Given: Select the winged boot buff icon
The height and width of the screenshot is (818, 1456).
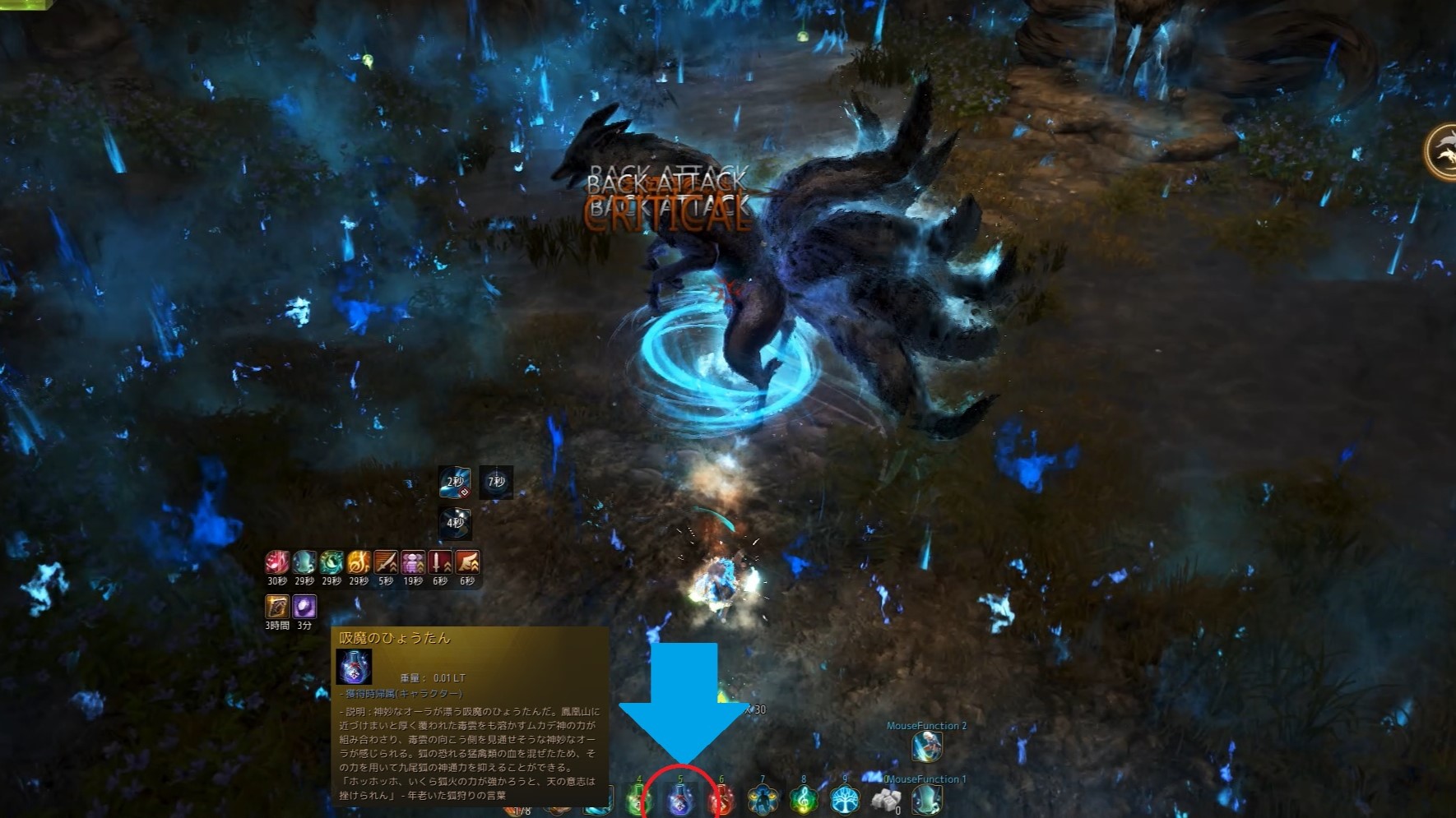Looking at the screenshot, I should (x=467, y=562).
